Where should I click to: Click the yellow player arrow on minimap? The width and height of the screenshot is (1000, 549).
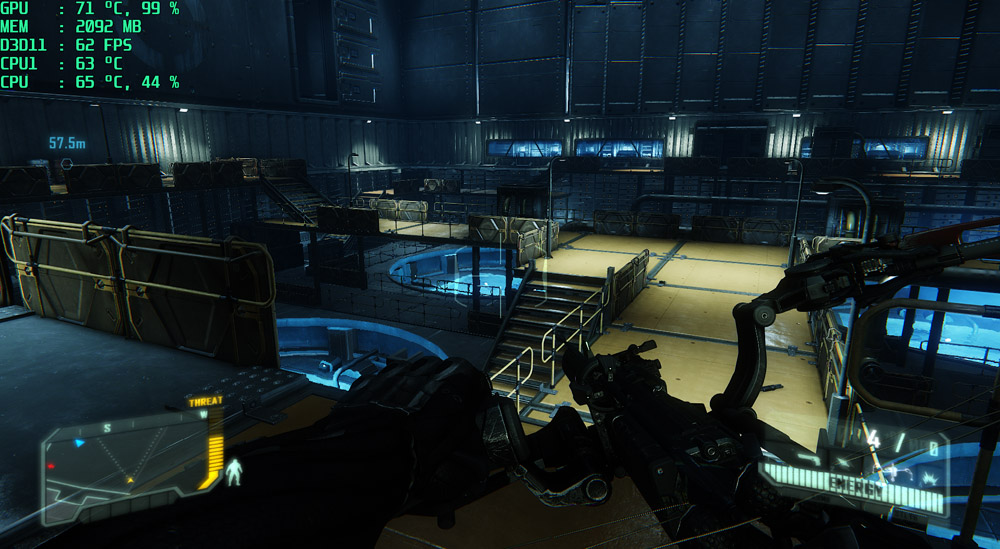(x=130, y=480)
